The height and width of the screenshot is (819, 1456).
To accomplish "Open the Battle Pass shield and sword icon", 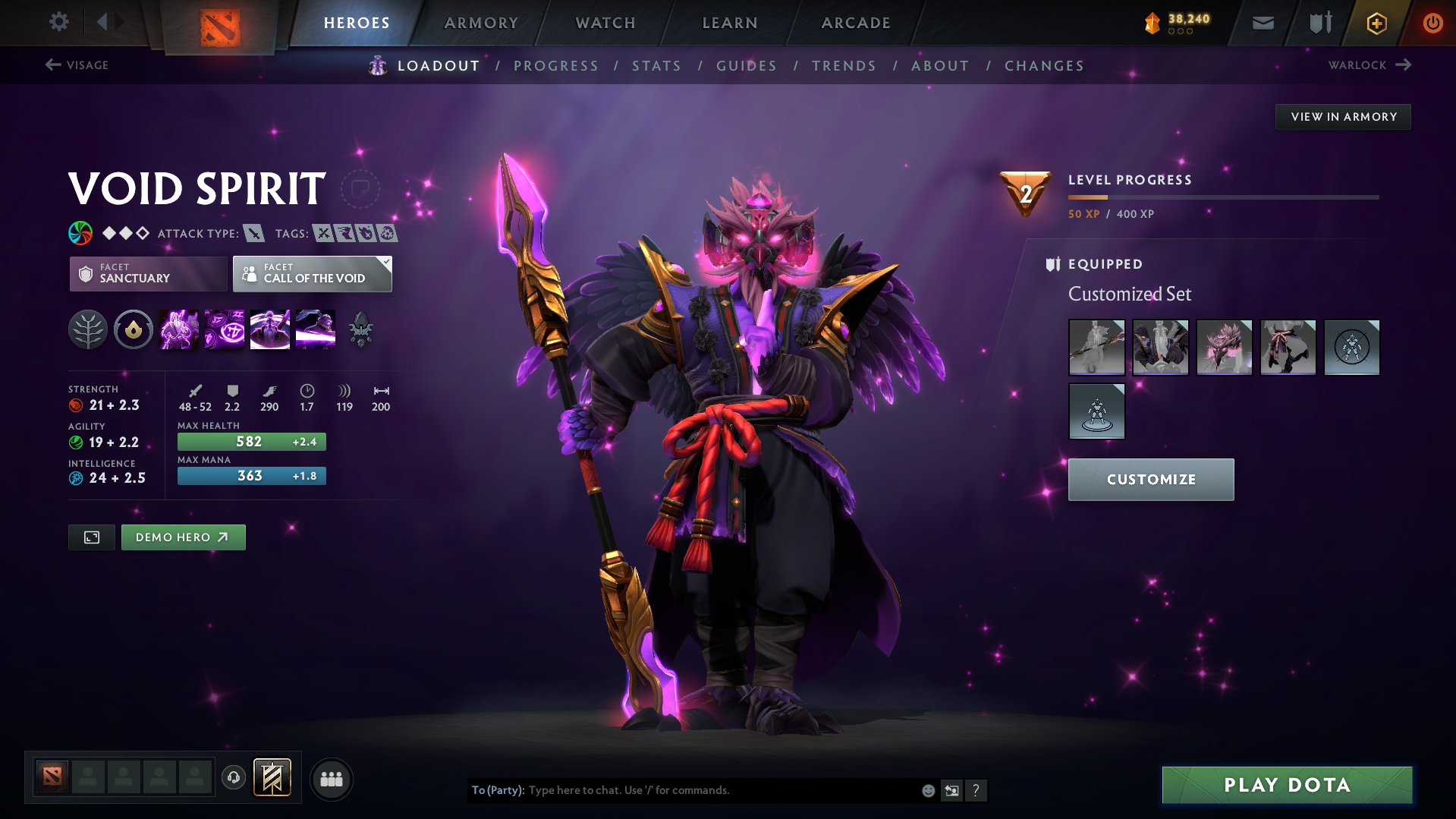I will [x=1319, y=23].
